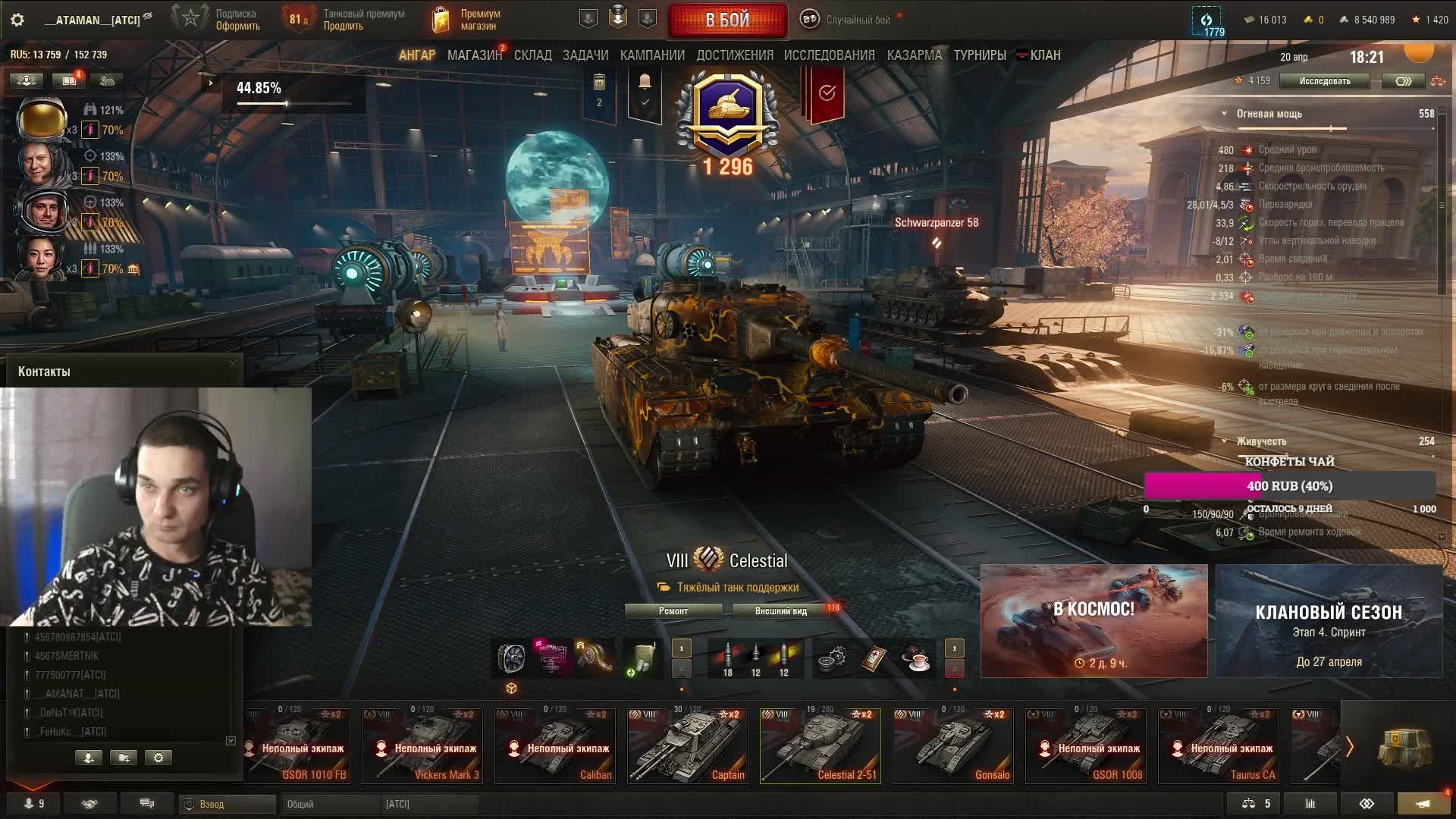Go to the ЗАДАЧИ tab
Screen dimensions: 1456x819
[585, 55]
